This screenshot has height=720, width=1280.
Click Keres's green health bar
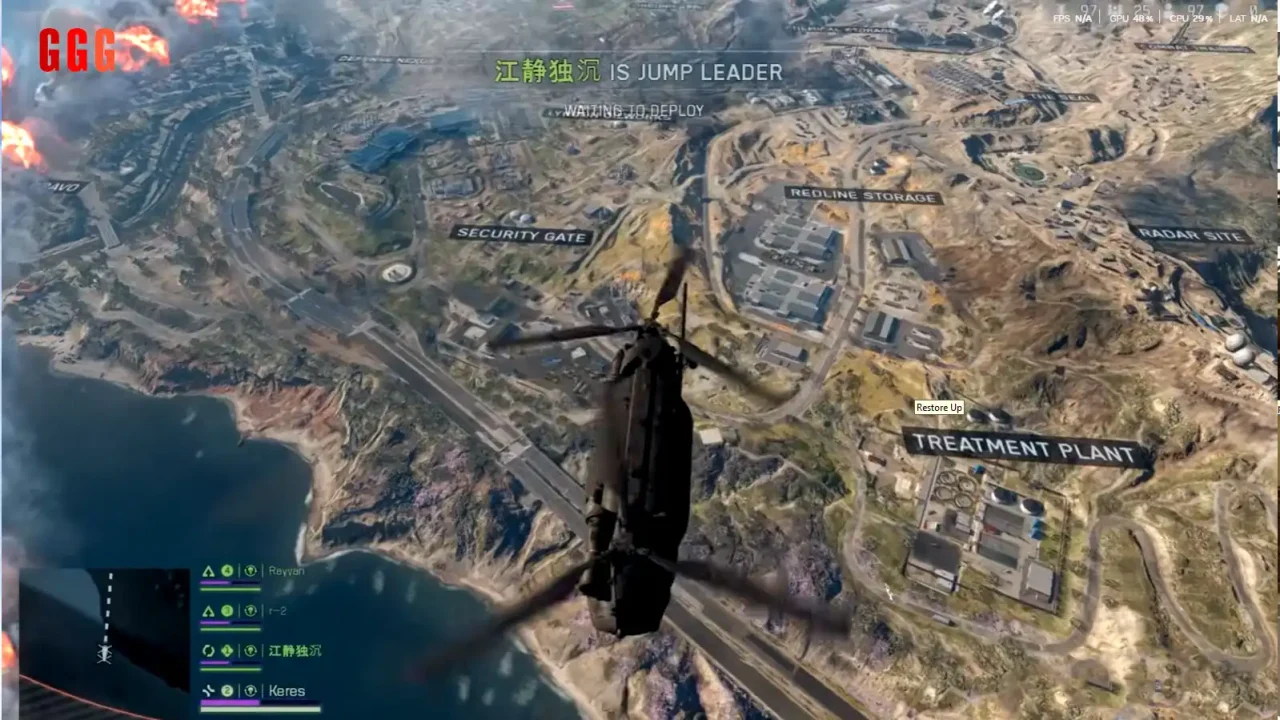point(260,708)
